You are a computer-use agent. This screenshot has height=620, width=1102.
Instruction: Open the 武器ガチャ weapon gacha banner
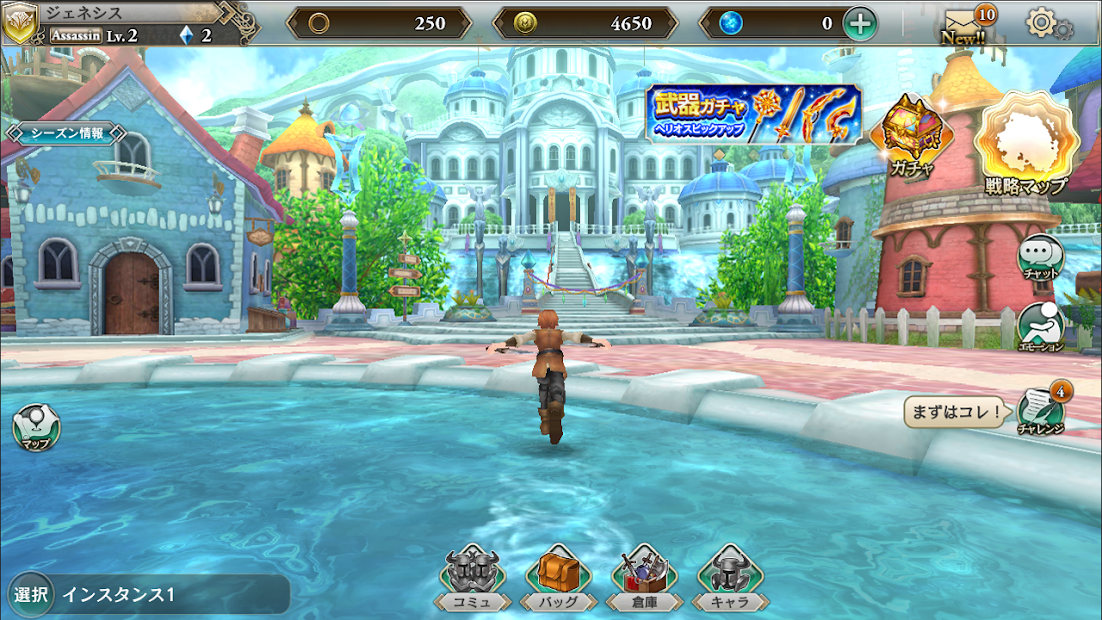(753, 114)
